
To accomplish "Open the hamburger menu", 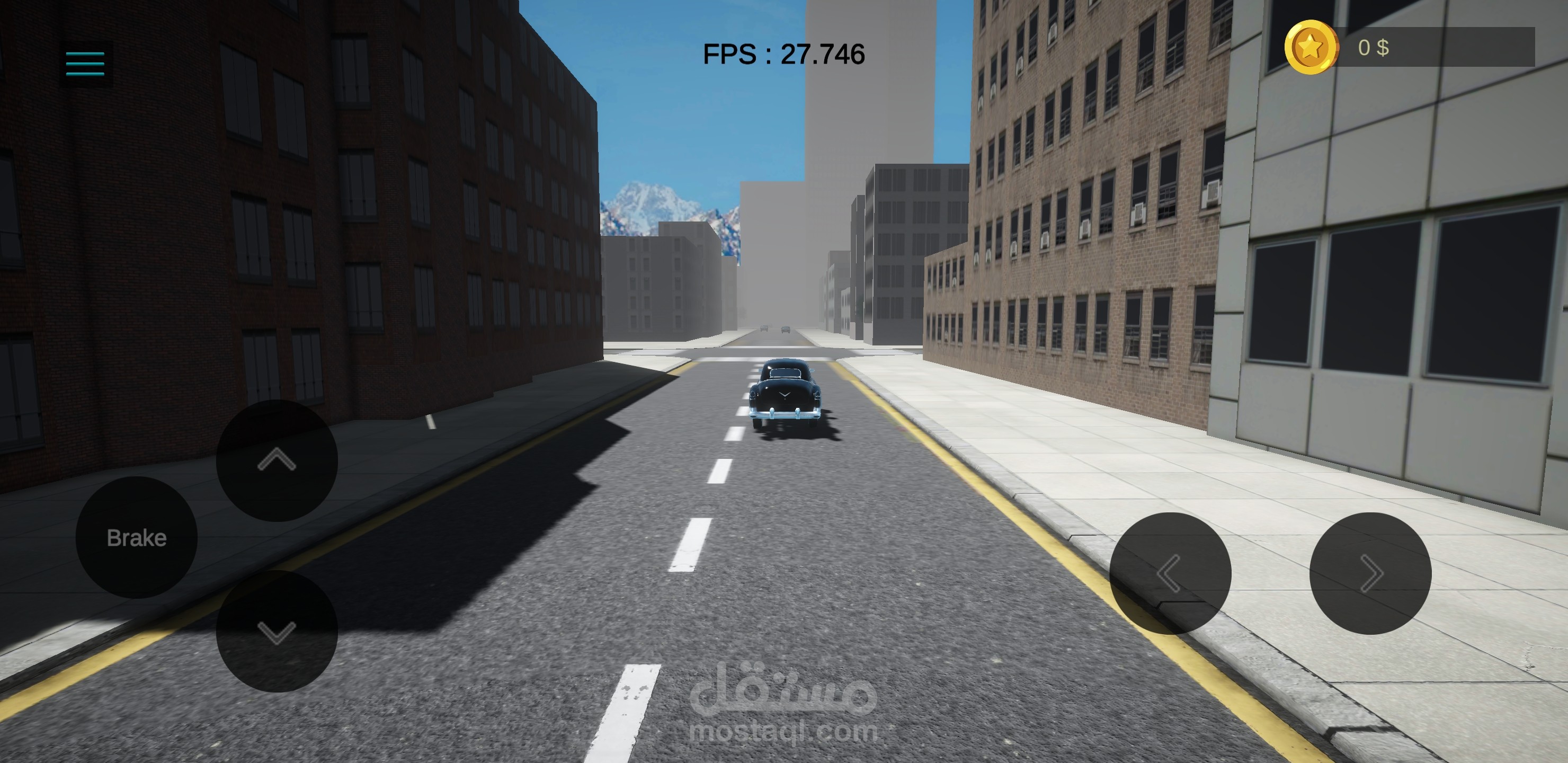I will [85, 64].
